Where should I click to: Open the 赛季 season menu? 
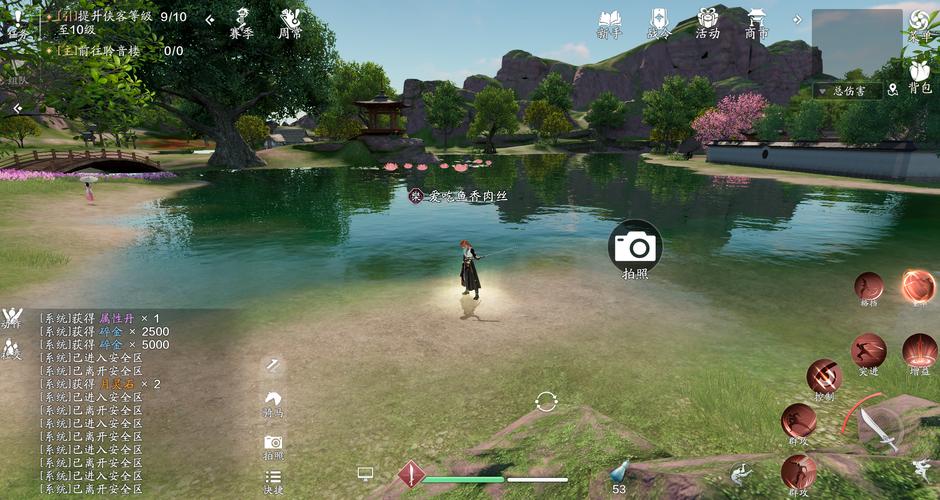(x=241, y=23)
